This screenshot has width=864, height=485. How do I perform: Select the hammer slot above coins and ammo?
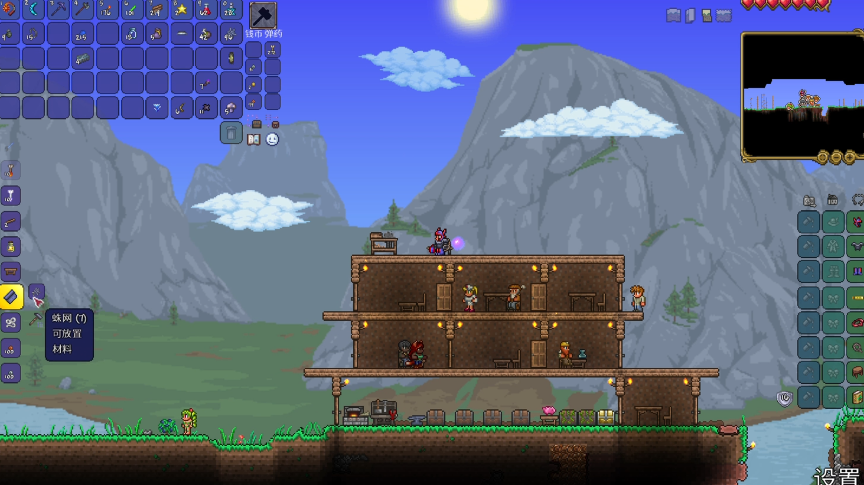[x=262, y=16]
